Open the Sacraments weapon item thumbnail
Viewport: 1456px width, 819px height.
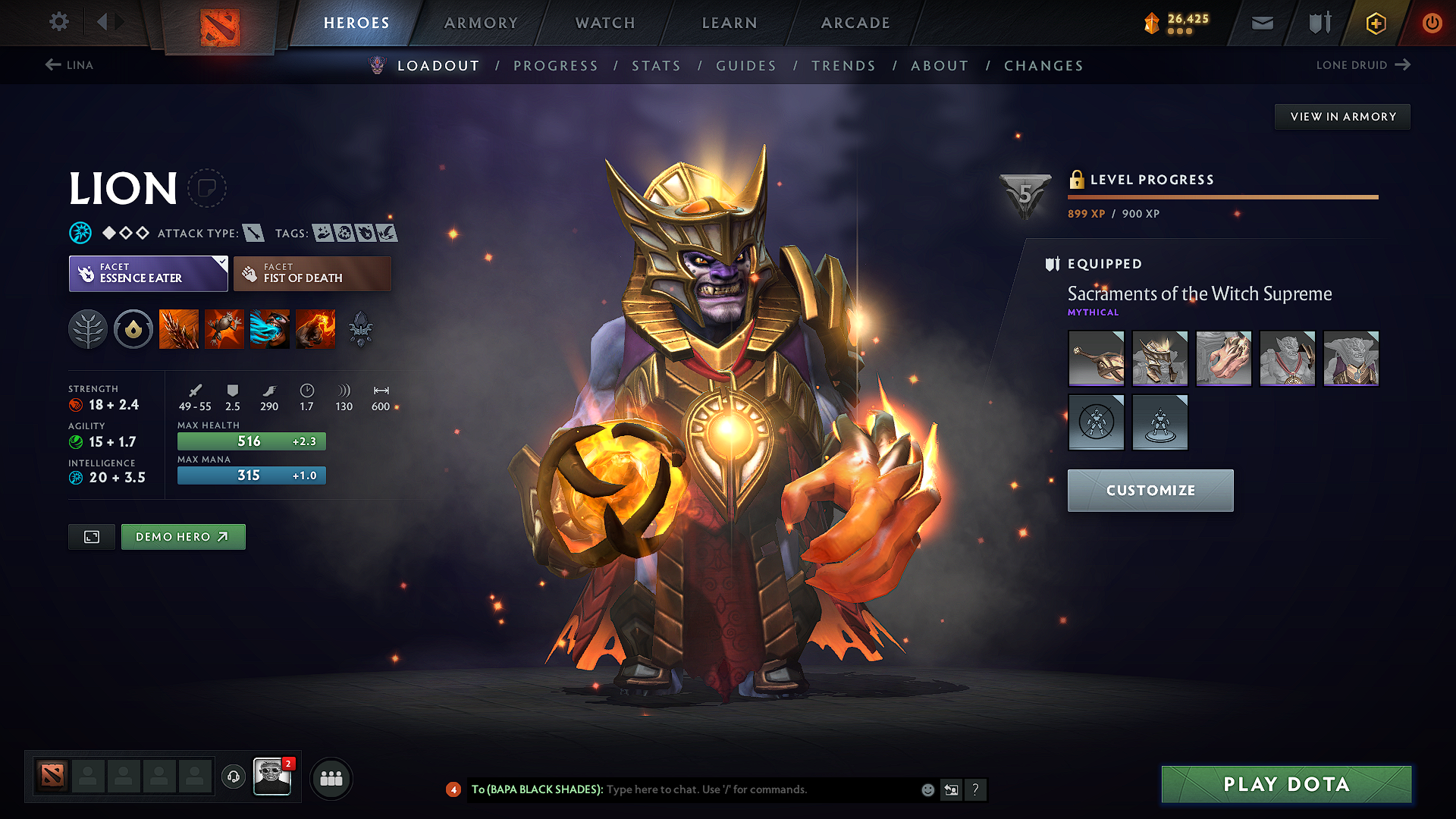point(1096,358)
